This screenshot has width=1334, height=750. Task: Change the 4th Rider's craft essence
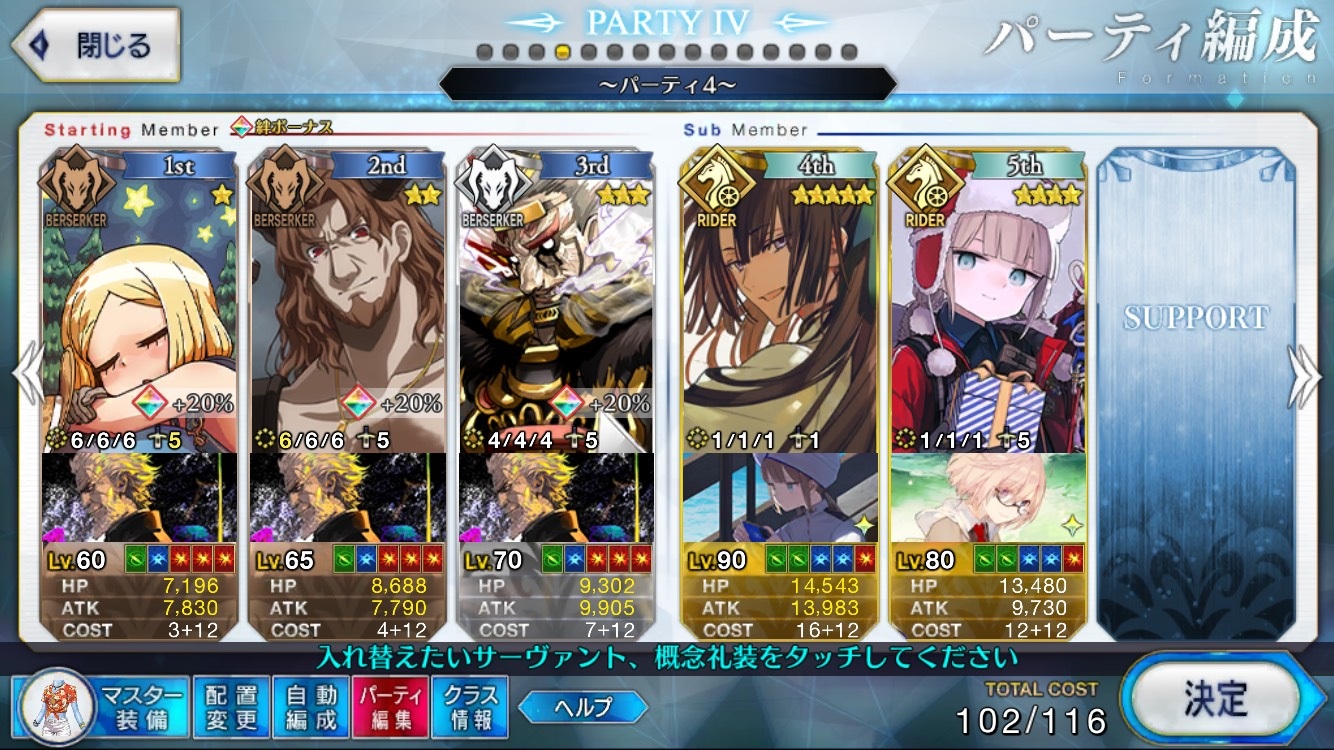pyautogui.click(x=780, y=497)
